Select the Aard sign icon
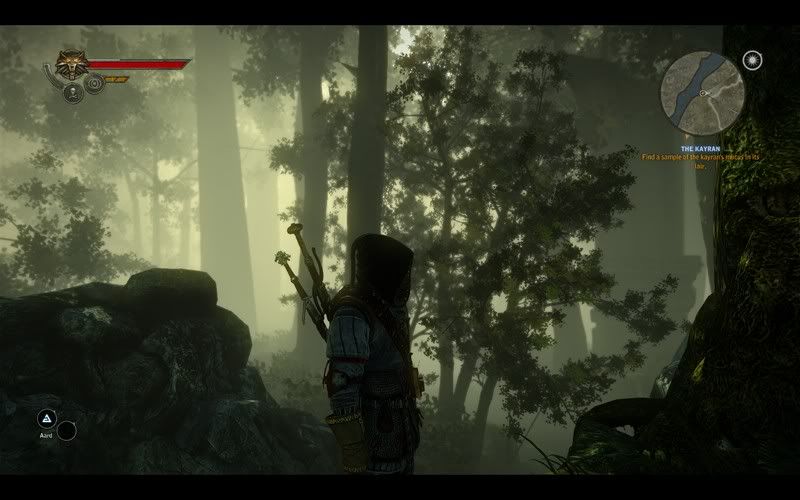 (x=46, y=419)
